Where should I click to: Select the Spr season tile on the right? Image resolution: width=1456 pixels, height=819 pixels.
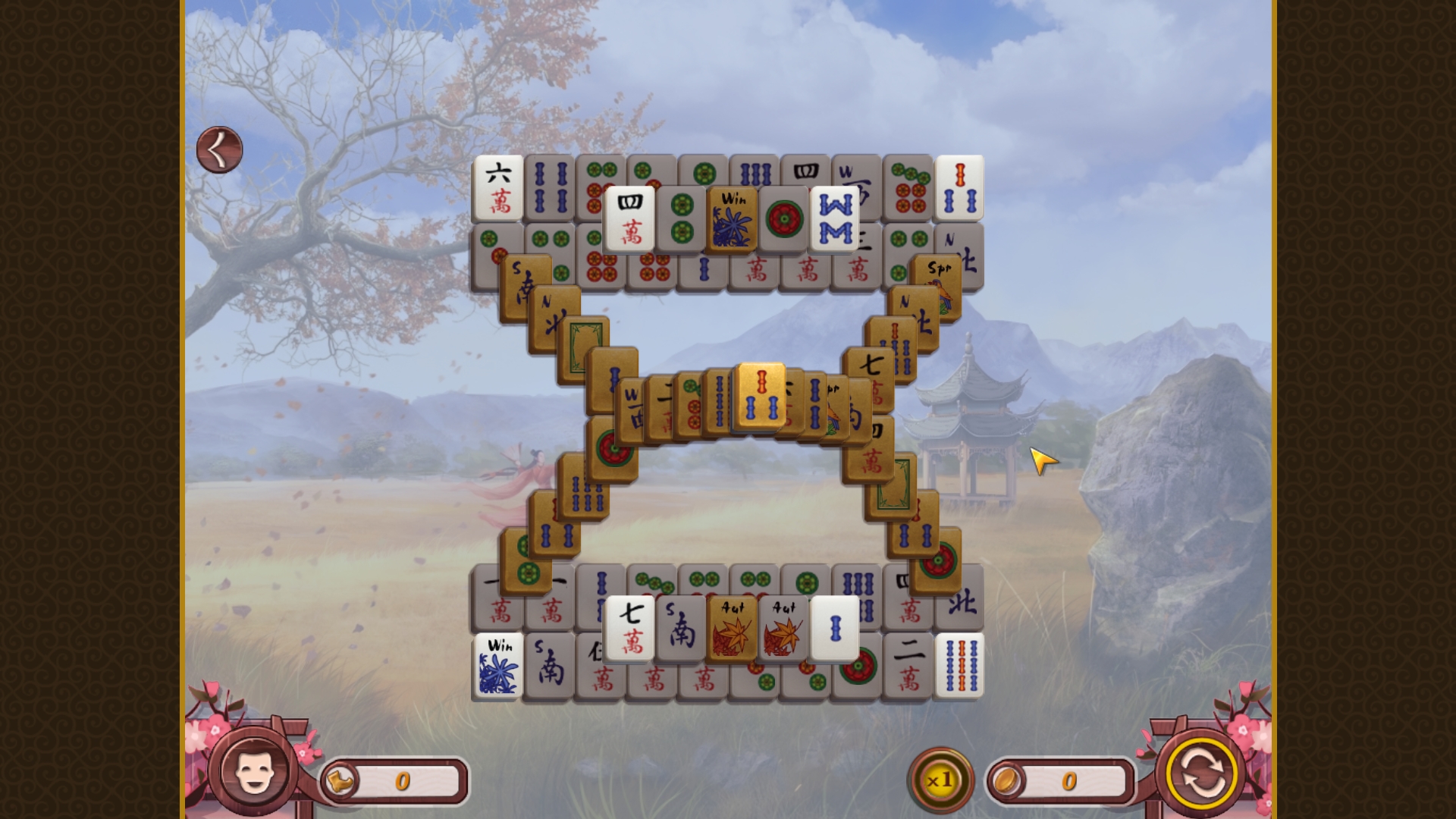[937, 271]
